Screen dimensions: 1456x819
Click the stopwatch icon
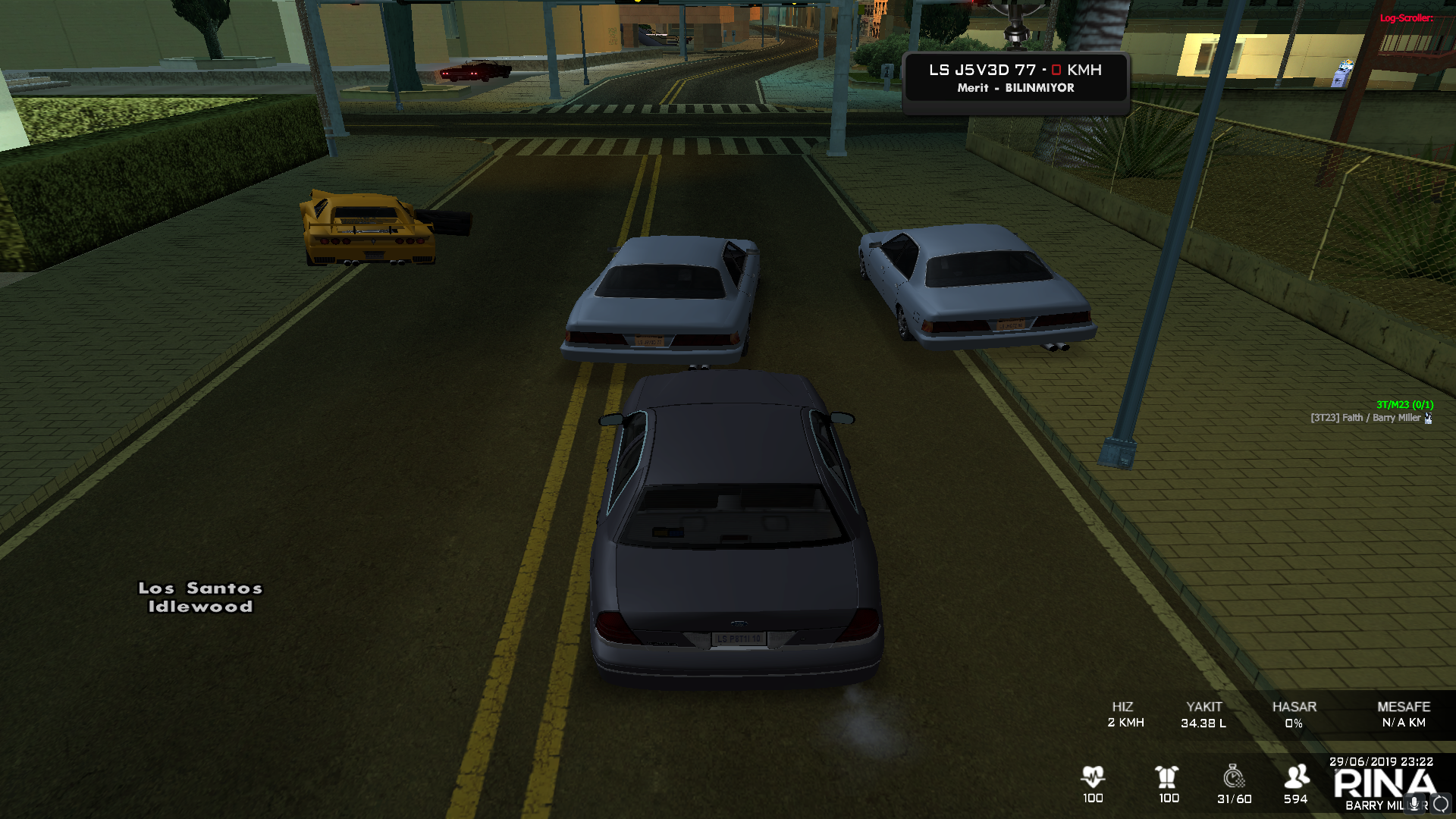click(x=1234, y=777)
